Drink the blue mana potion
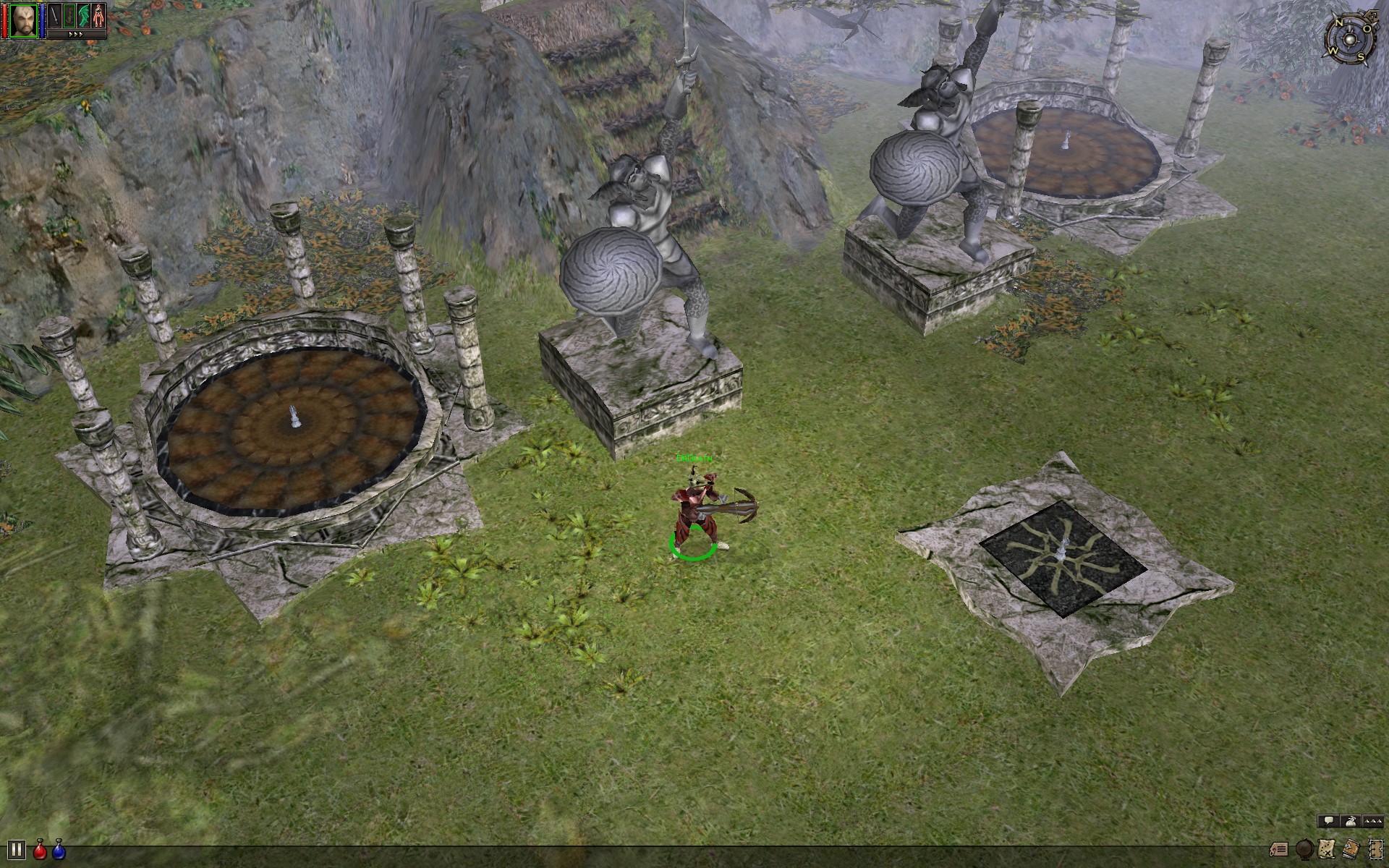The image size is (1389, 868). coord(59,850)
